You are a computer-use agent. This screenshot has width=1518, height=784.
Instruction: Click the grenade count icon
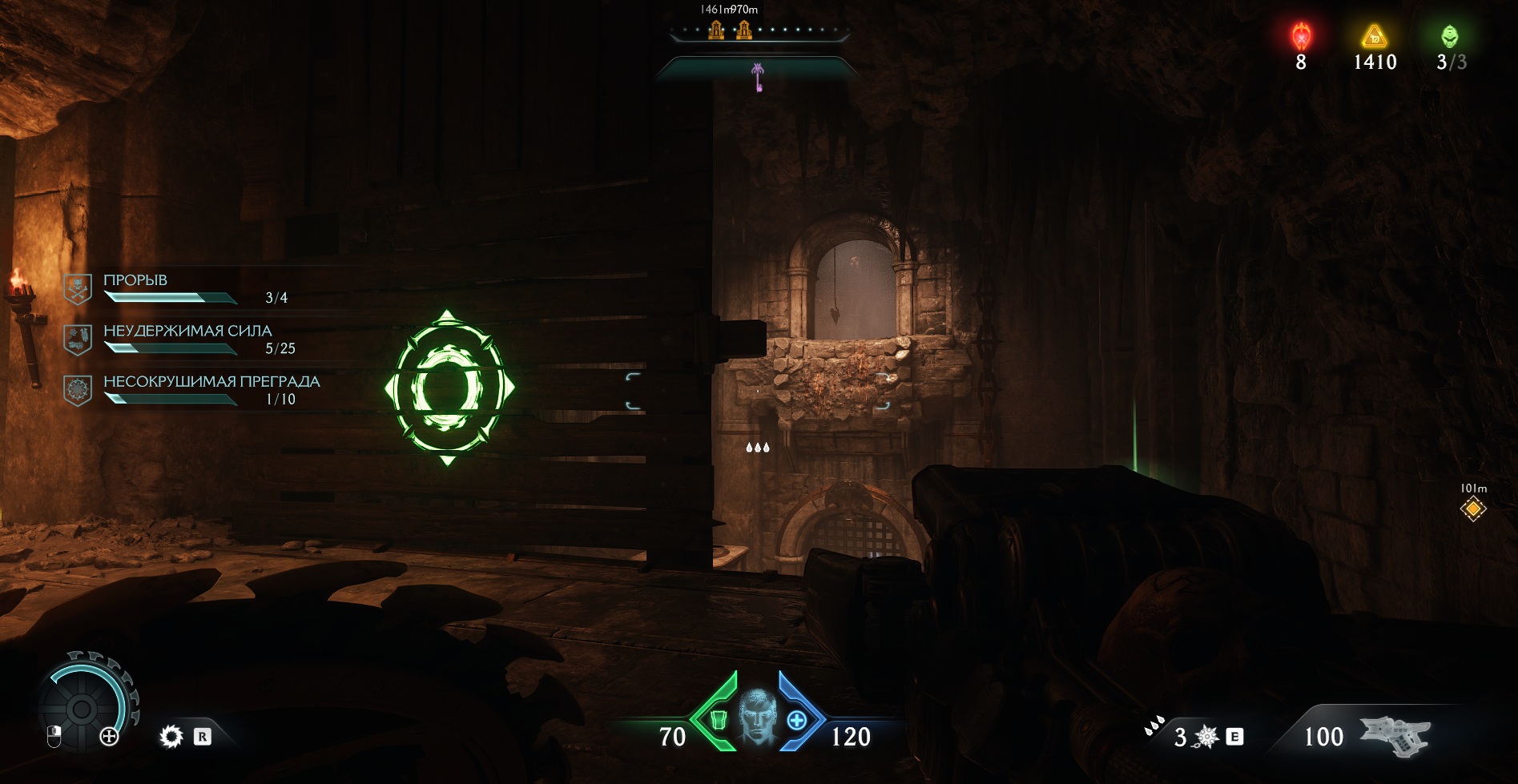[1206, 736]
